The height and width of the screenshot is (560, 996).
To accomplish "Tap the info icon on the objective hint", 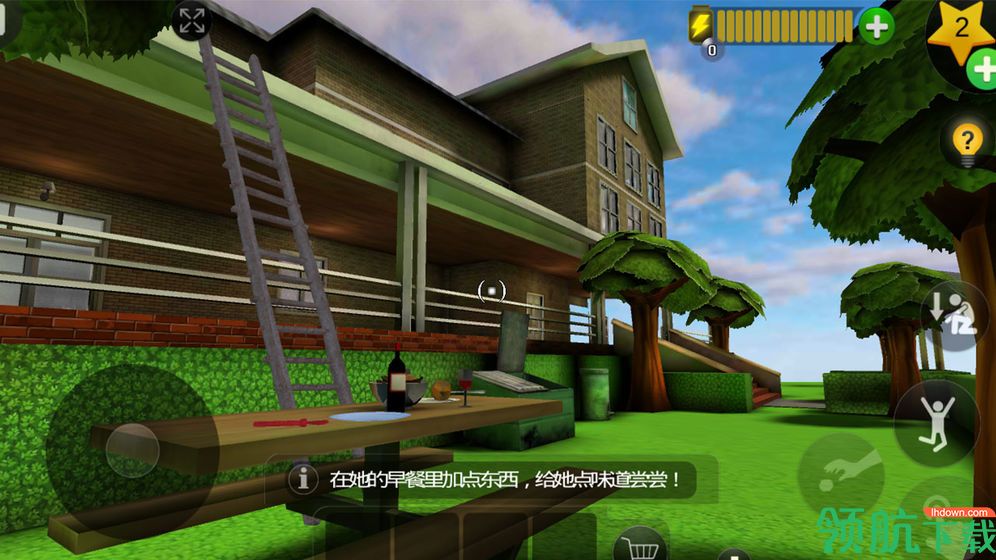I will click(x=299, y=479).
